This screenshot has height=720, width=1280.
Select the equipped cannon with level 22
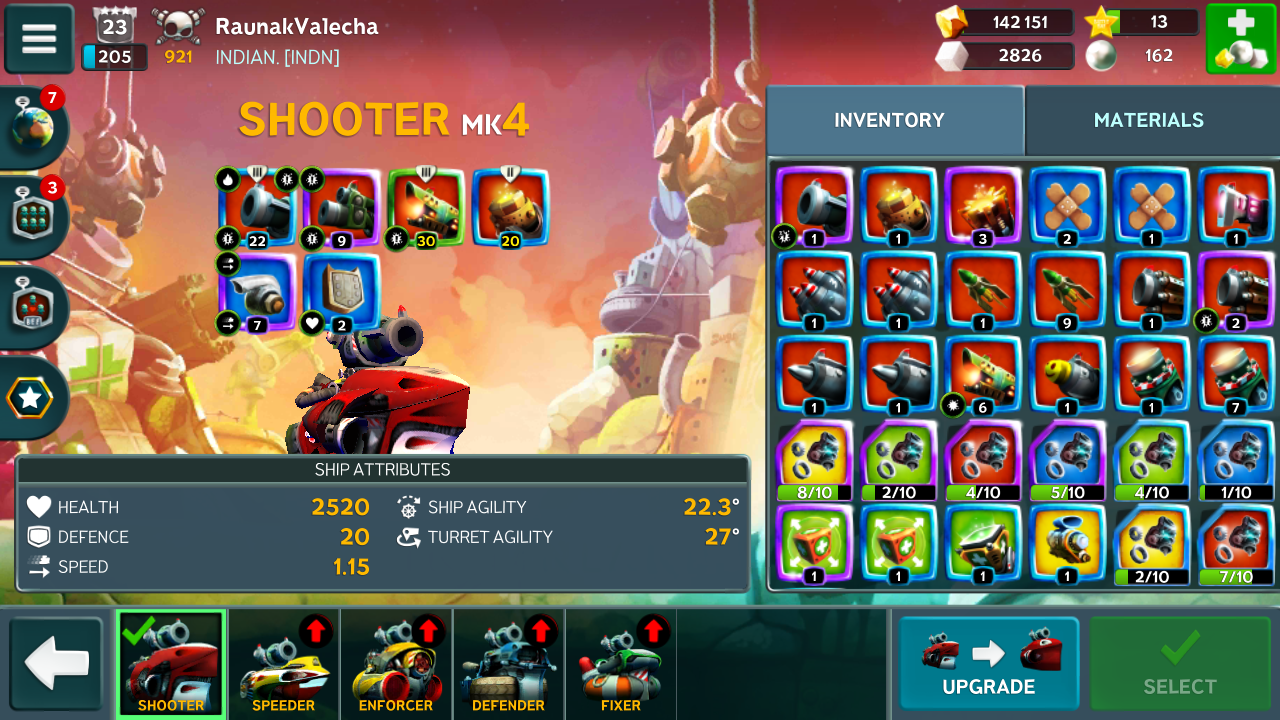258,207
